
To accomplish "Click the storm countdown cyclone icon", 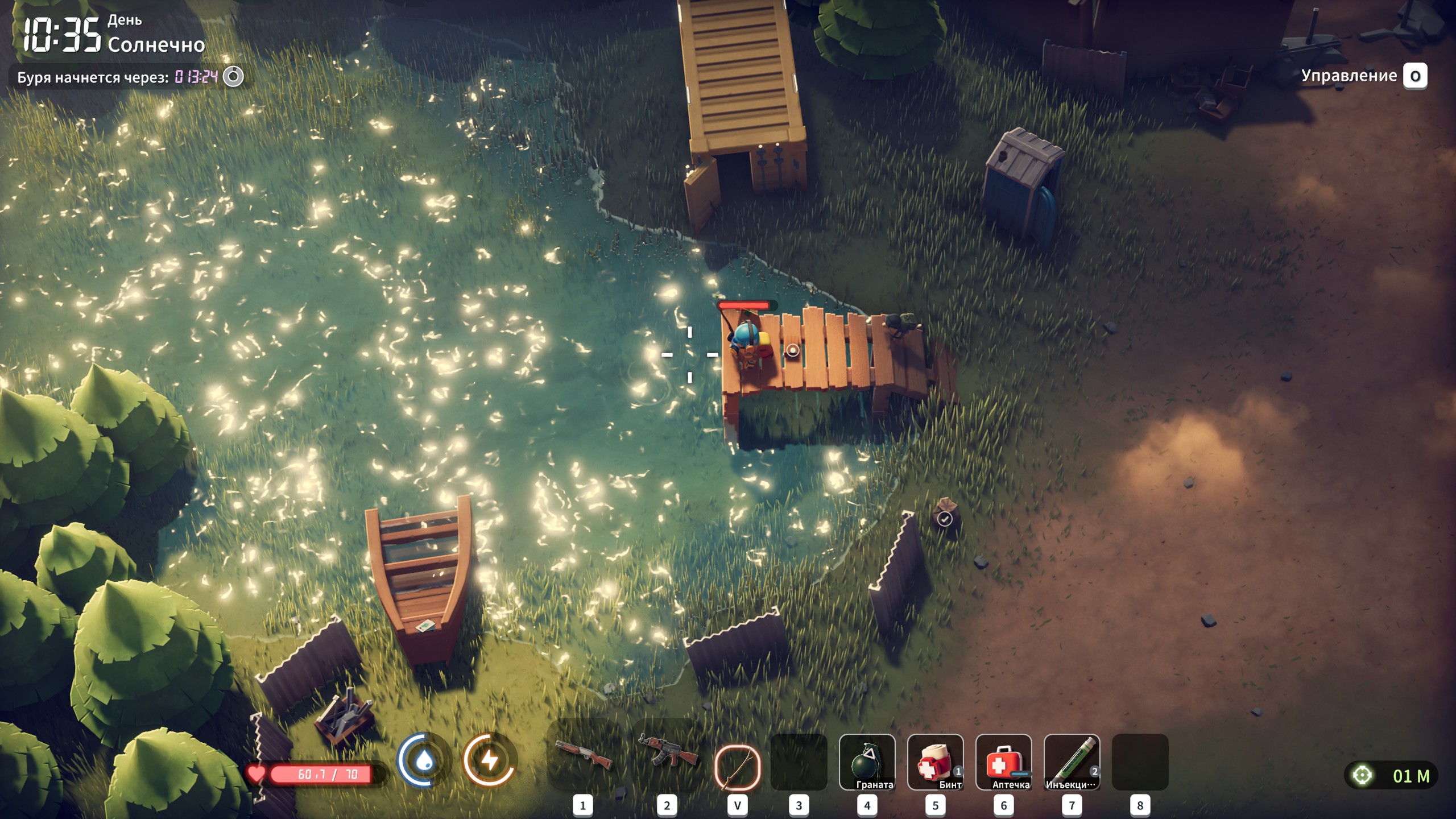I will click(x=233, y=76).
